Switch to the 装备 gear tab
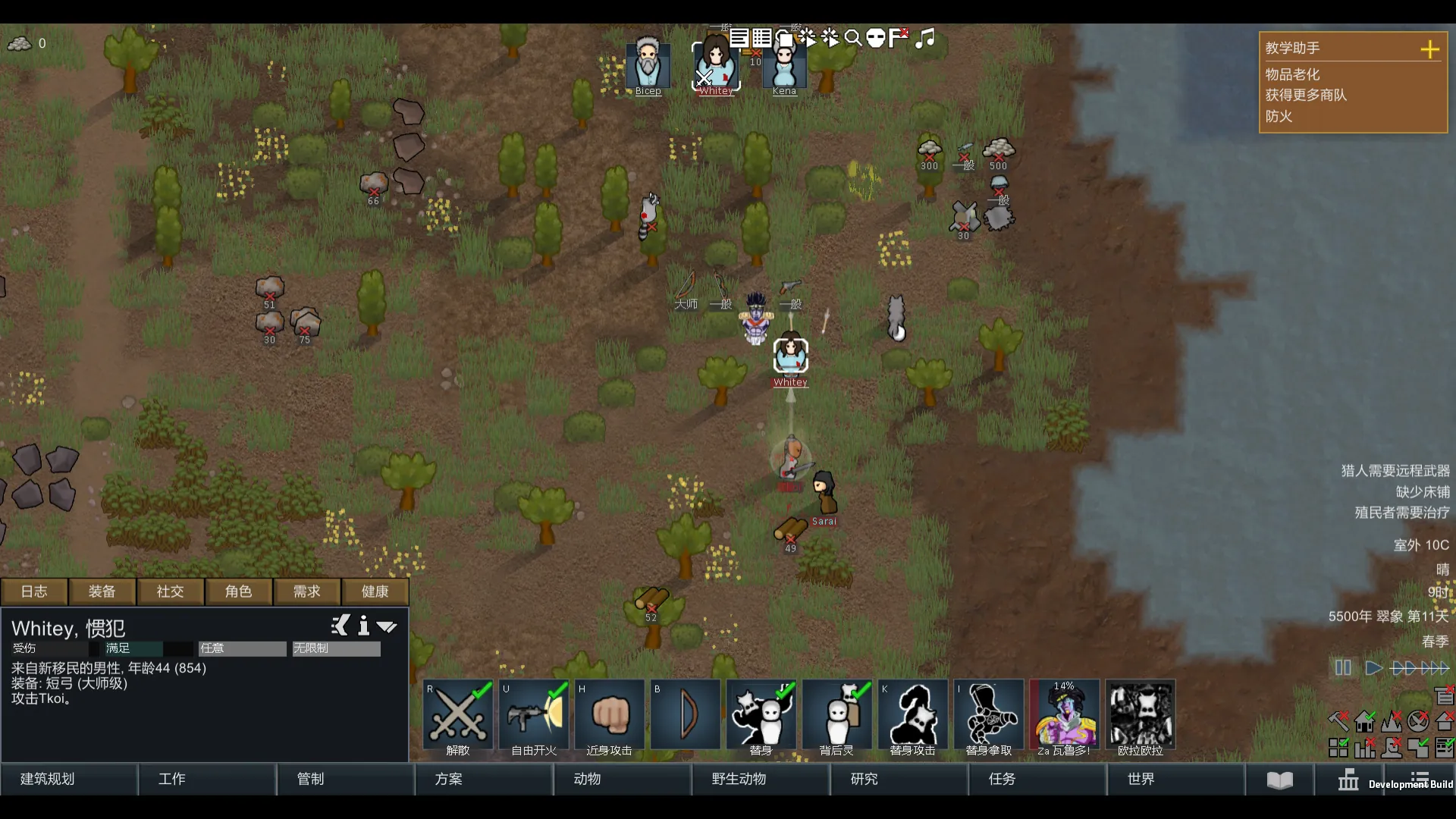Viewport: 1456px width, 819px height. click(x=102, y=591)
